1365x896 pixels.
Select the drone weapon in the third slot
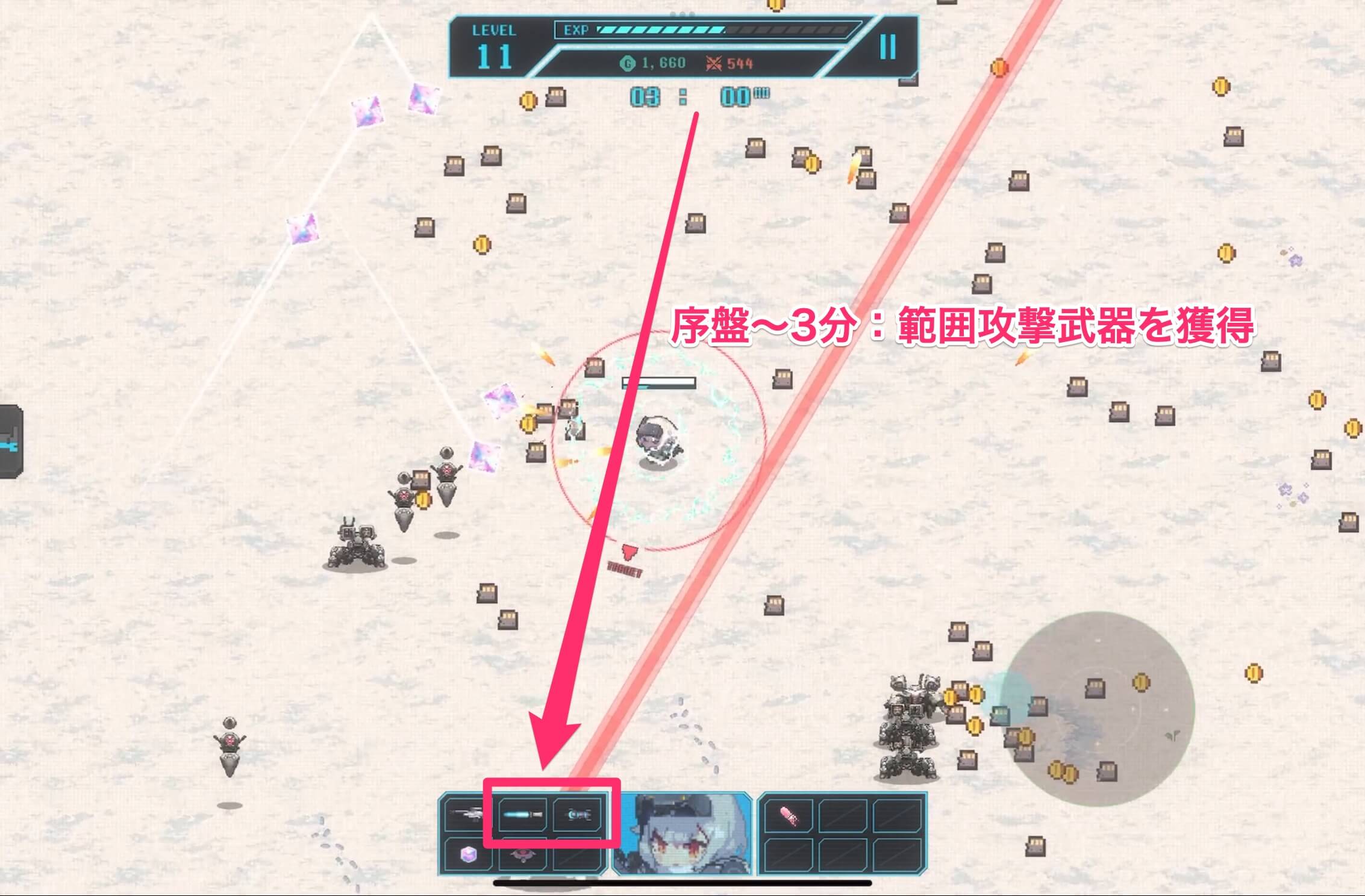point(578,815)
